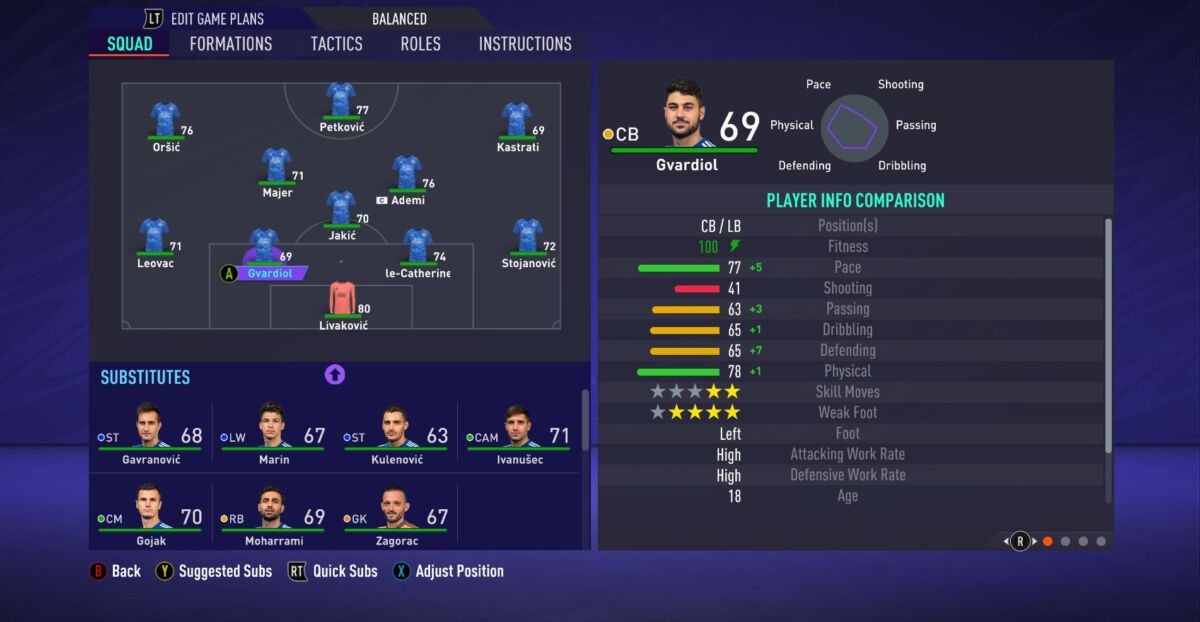
Task: Go to the Instructions tab
Action: [x=525, y=44]
